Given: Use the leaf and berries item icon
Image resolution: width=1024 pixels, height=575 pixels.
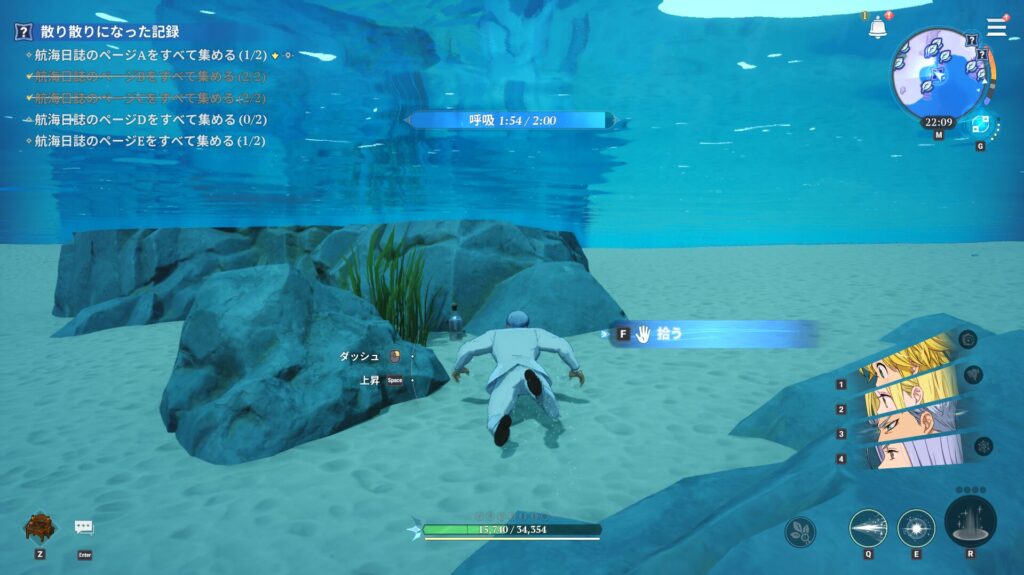Looking at the screenshot, I should click(800, 531).
